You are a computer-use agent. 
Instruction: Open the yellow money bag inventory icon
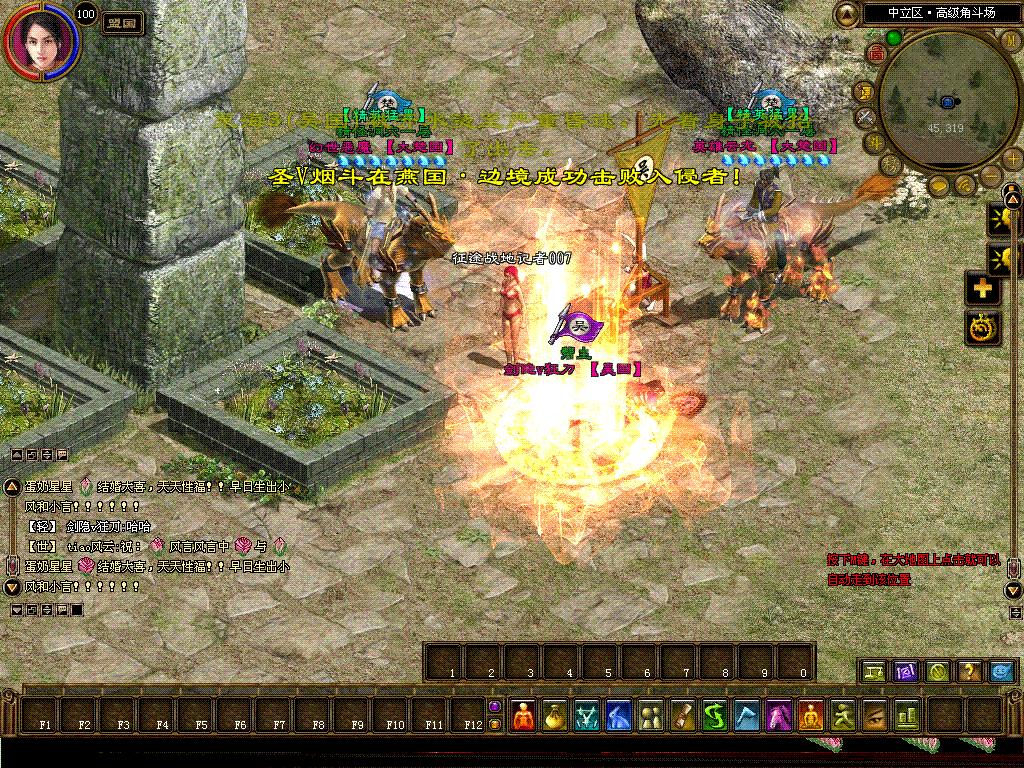555,715
